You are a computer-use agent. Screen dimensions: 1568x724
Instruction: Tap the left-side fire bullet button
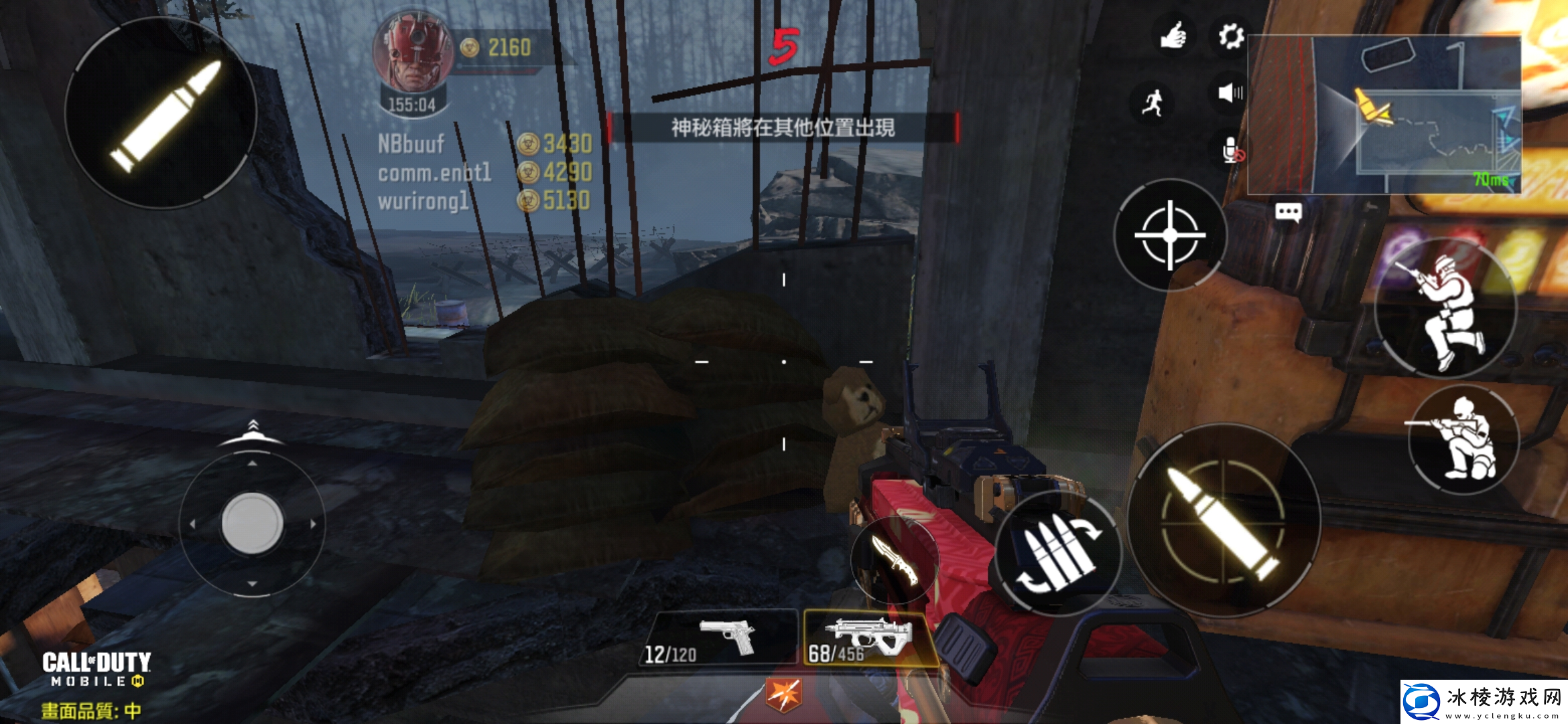[161, 113]
